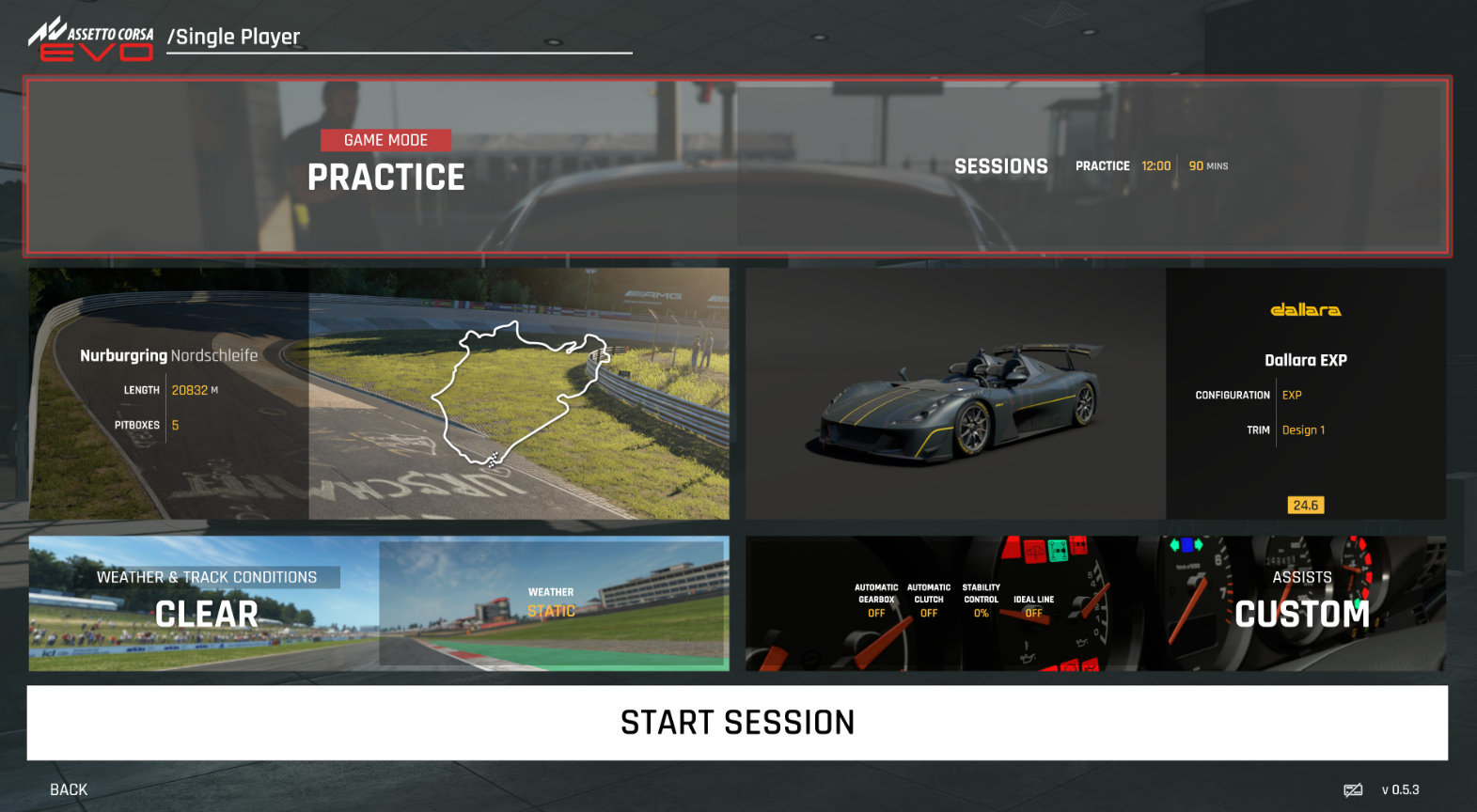This screenshot has height=812, width=1477.
Task: Click the Assetto Corsa EVO logo
Action: (91, 39)
